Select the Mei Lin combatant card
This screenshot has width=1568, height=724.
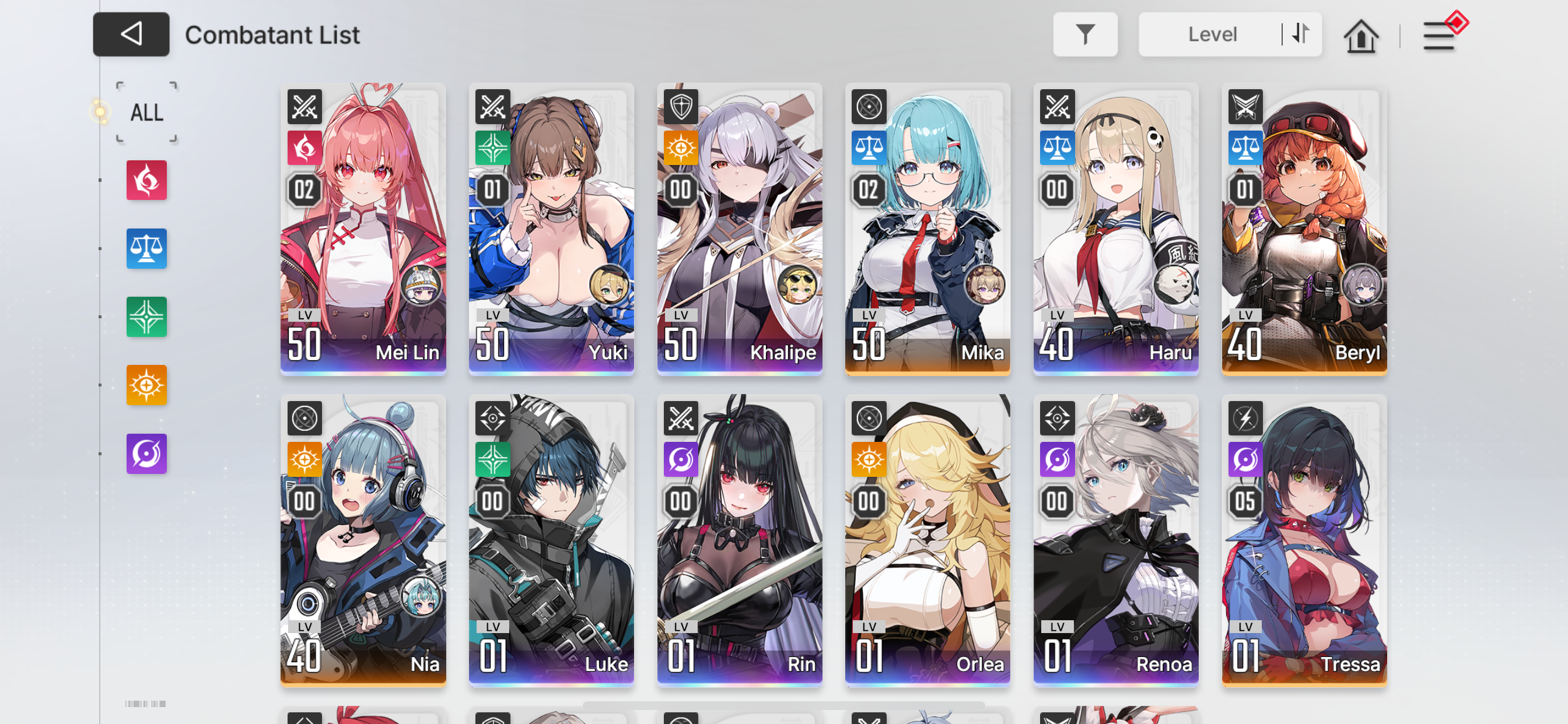click(x=363, y=229)
